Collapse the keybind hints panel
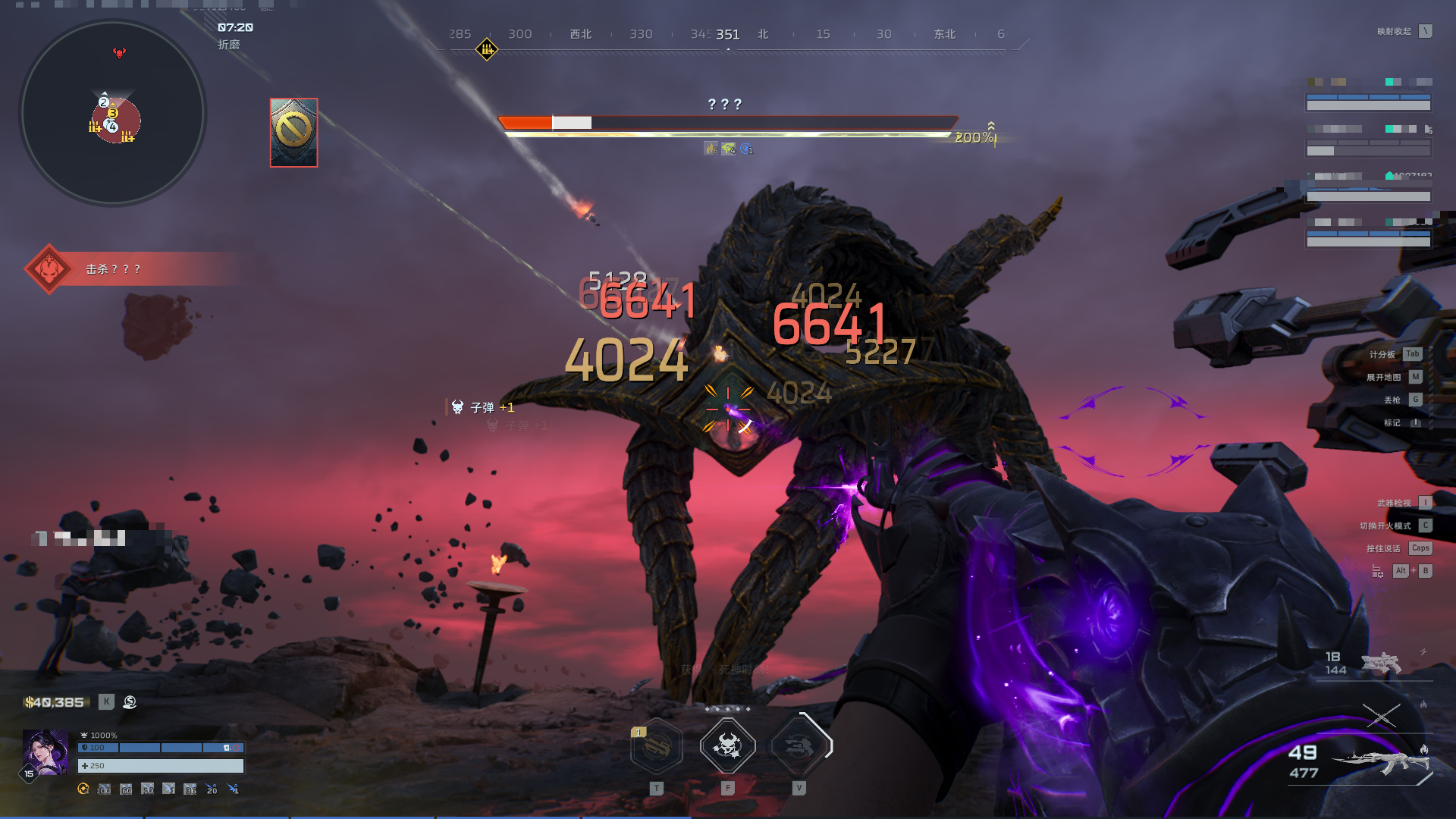The width and height of the screenshot is (1456, 819). click(x=1426, y=31)
